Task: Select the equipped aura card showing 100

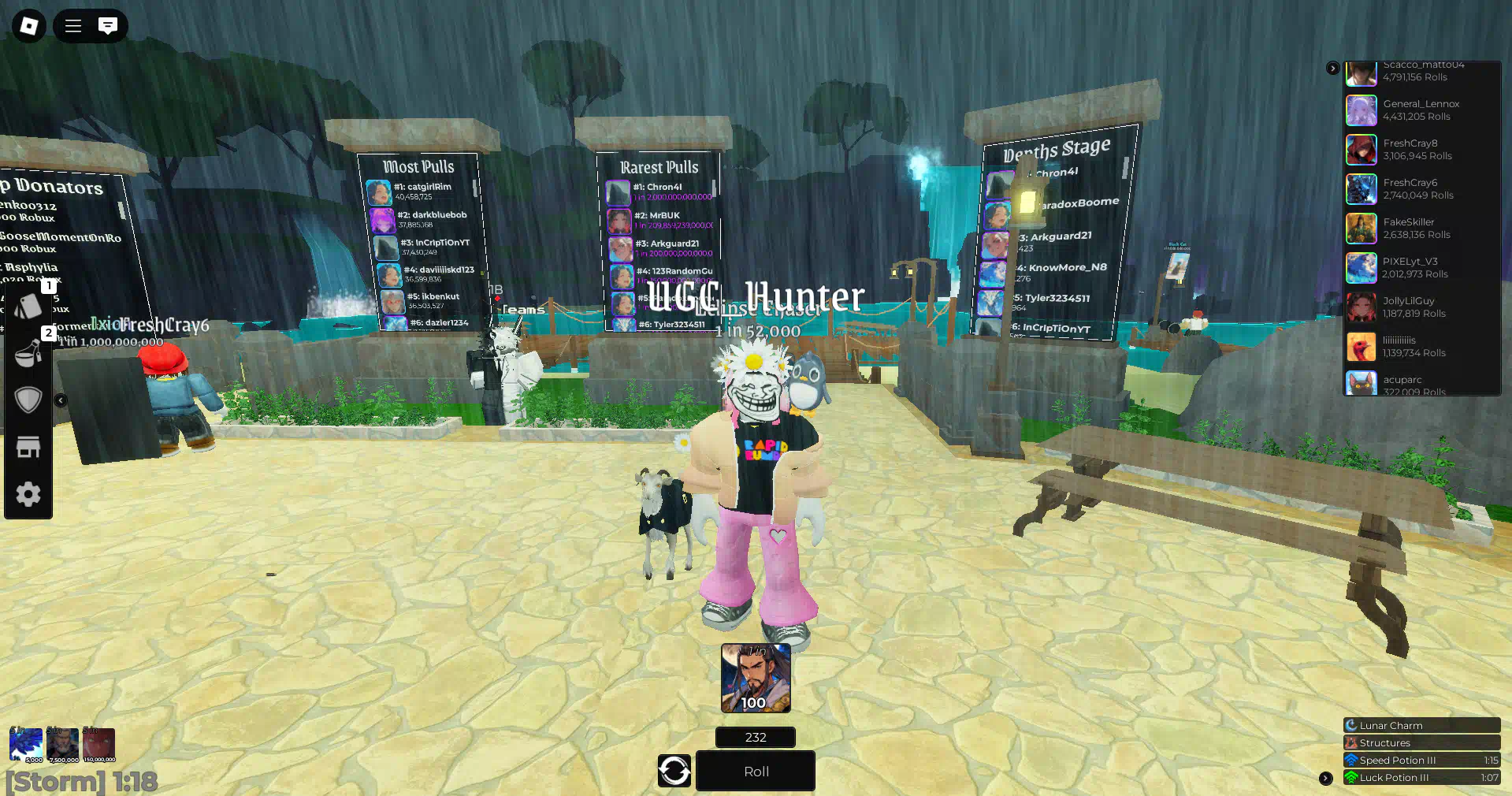Action: click(755, 678)
